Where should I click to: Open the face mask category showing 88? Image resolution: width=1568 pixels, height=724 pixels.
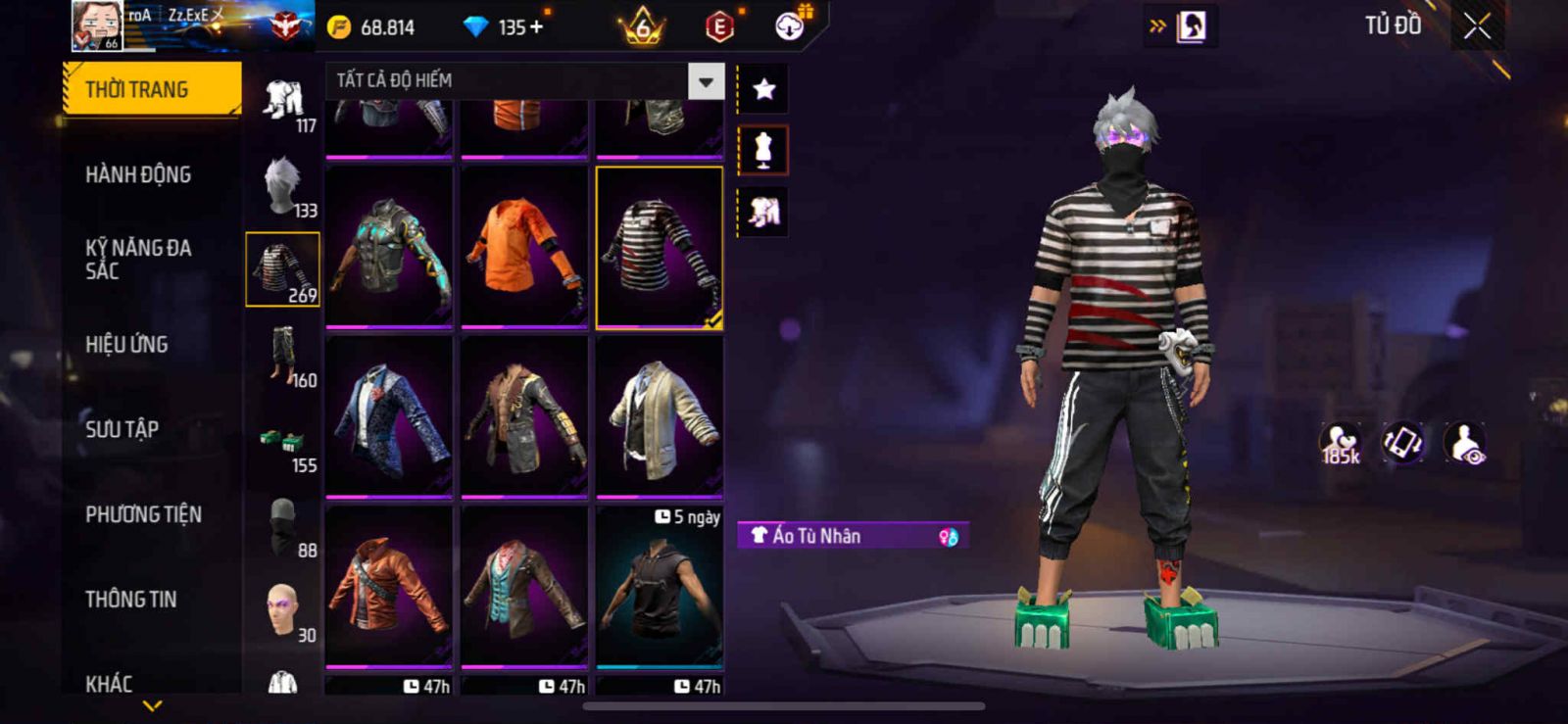(283, 526)
